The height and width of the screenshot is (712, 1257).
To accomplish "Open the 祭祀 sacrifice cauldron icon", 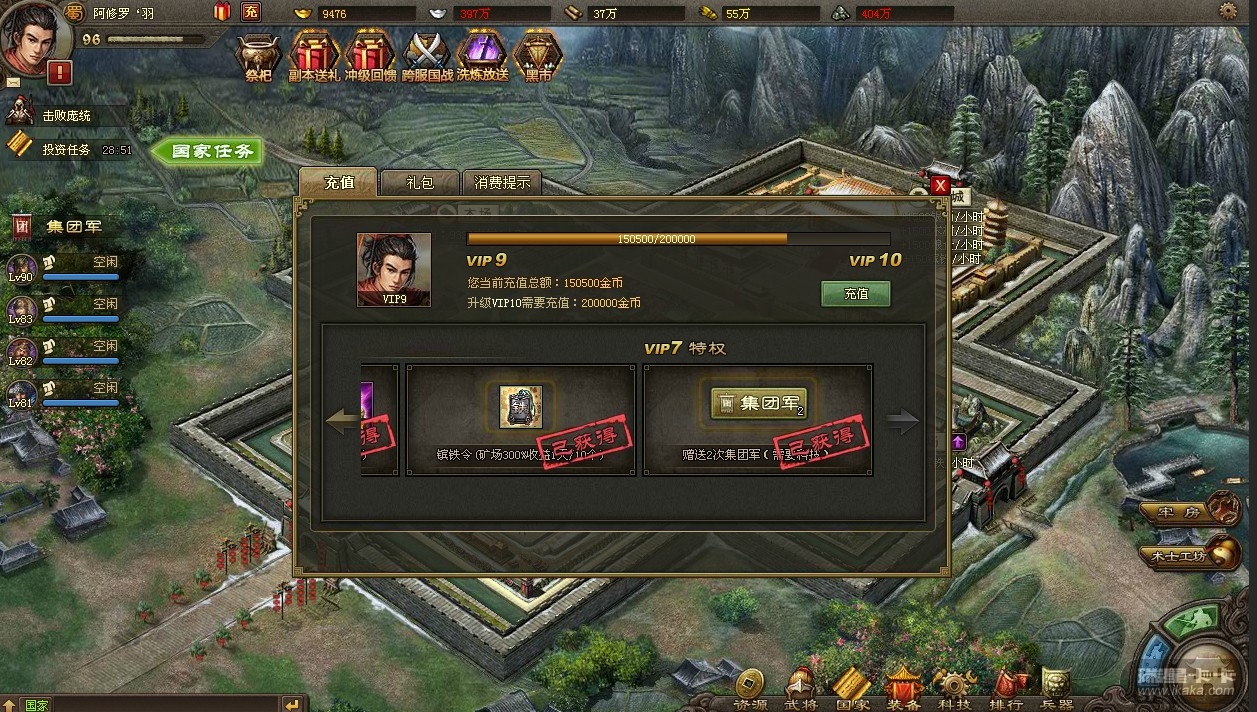I will [259, 56].
